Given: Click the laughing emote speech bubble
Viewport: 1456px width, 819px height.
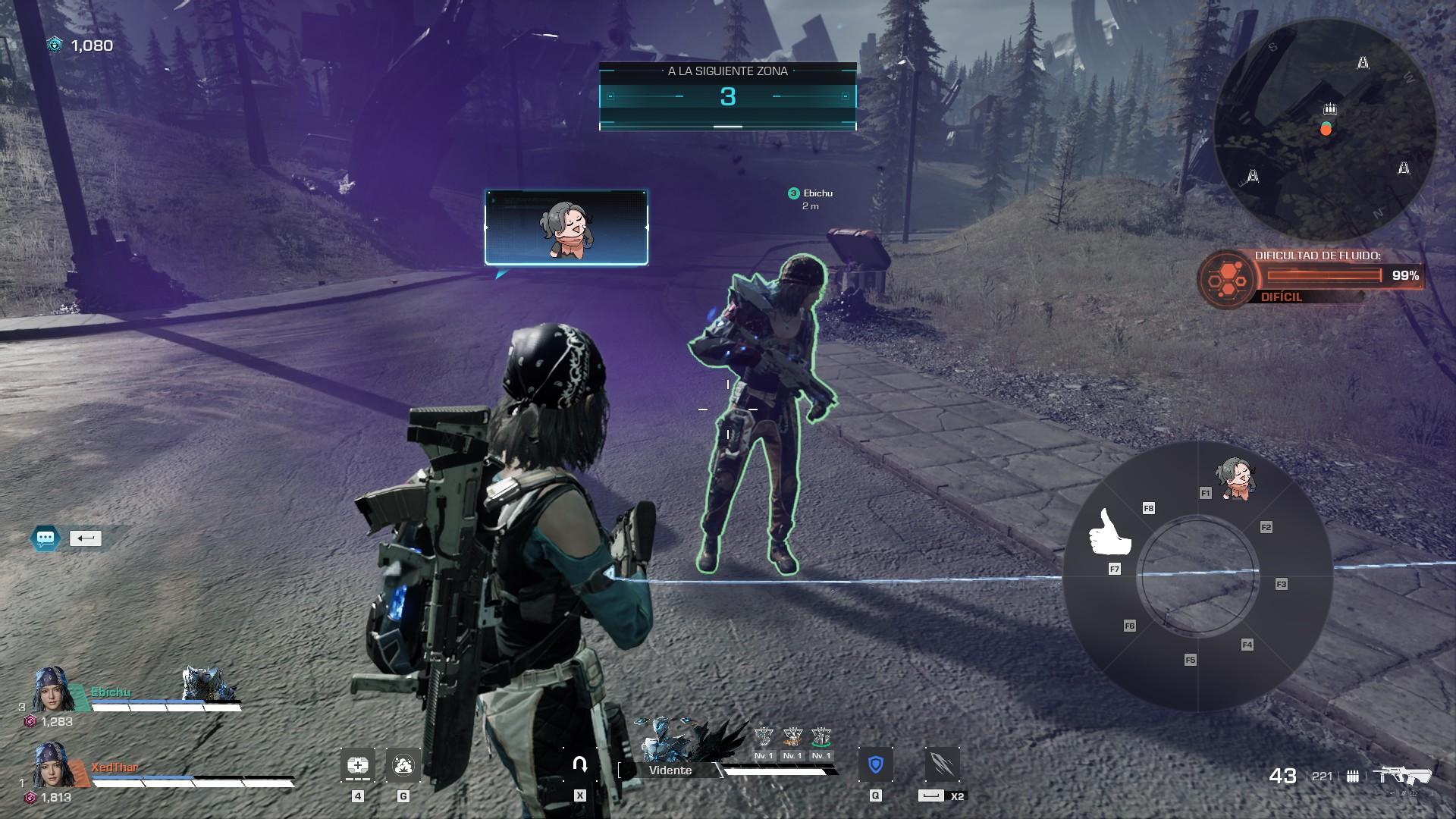Looking at the screenshot, I should [566, 227].
